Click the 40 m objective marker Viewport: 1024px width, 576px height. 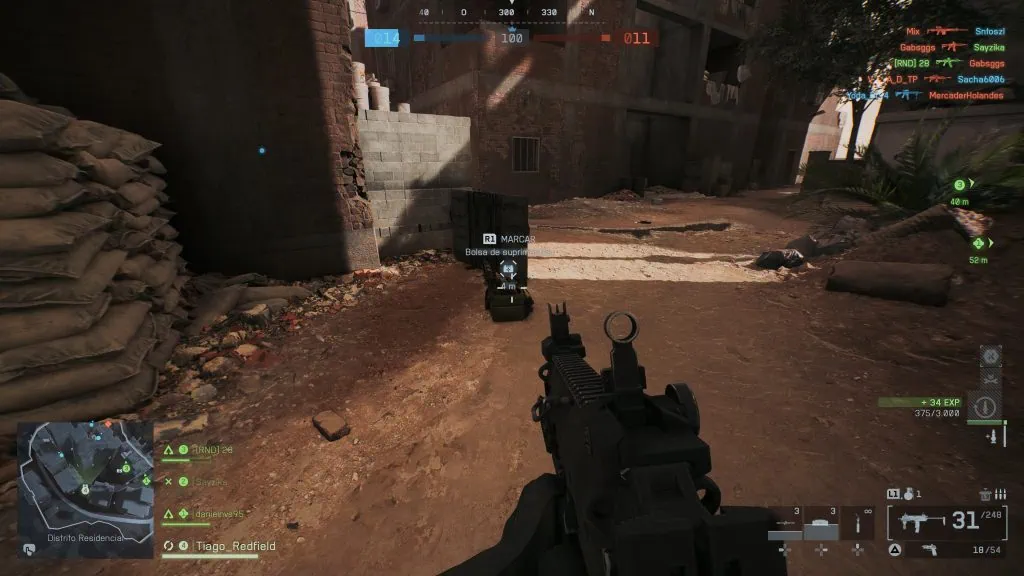(960, 186)
